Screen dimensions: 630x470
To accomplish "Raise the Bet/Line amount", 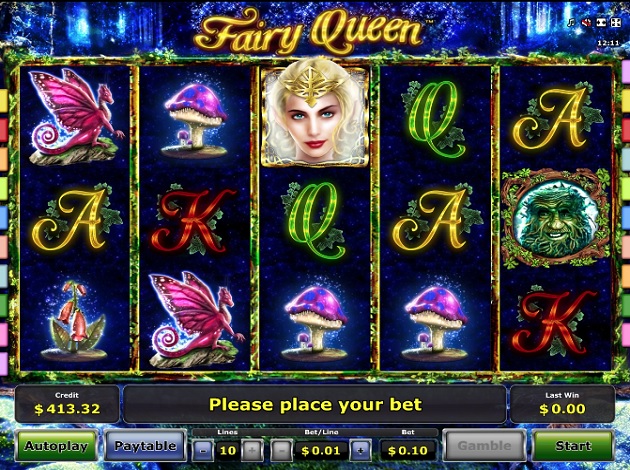I will (360, 450).
